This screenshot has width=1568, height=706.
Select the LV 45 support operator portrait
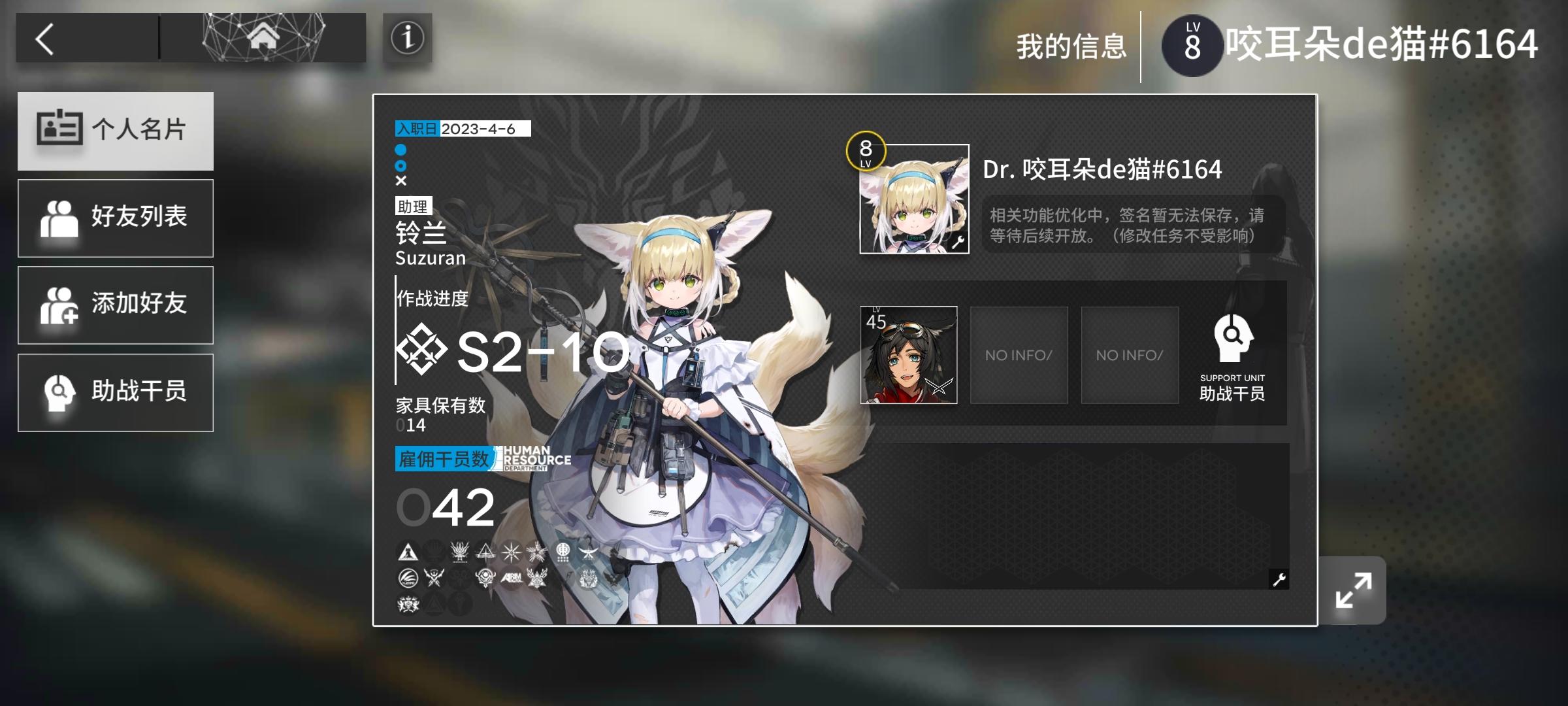click(x=907, y=355)
